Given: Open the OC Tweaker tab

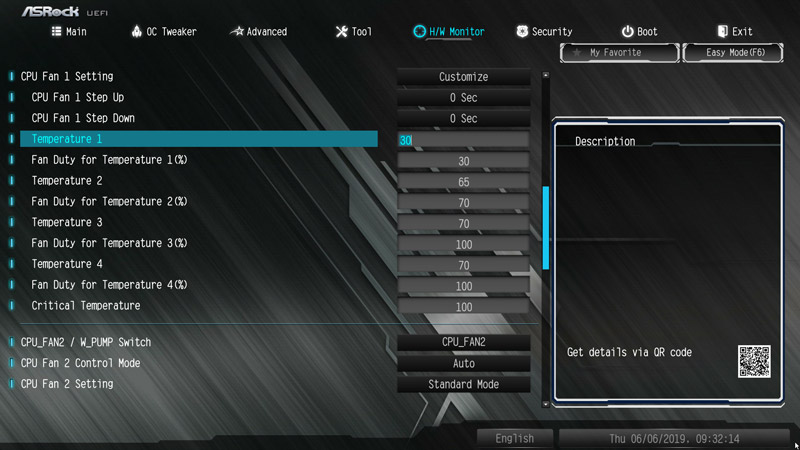Looking at the screenshot, I should click(163, 32).
